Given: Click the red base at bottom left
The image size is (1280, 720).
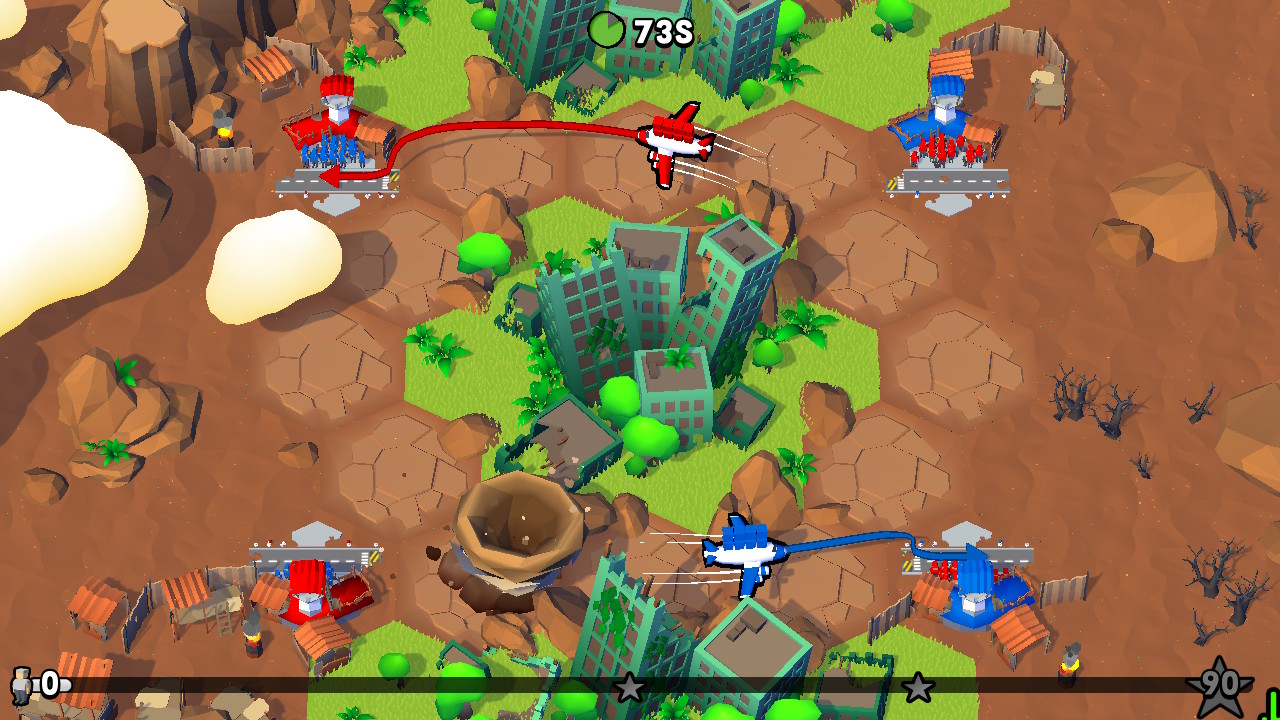Looking at the screenshot, I should click(x=310, y=590).
